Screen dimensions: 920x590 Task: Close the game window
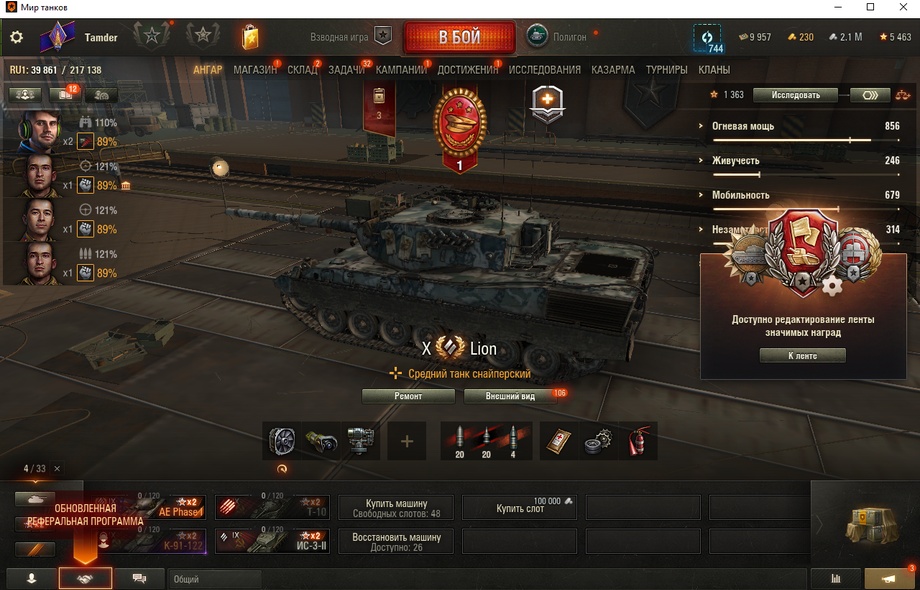coord(900,8)
